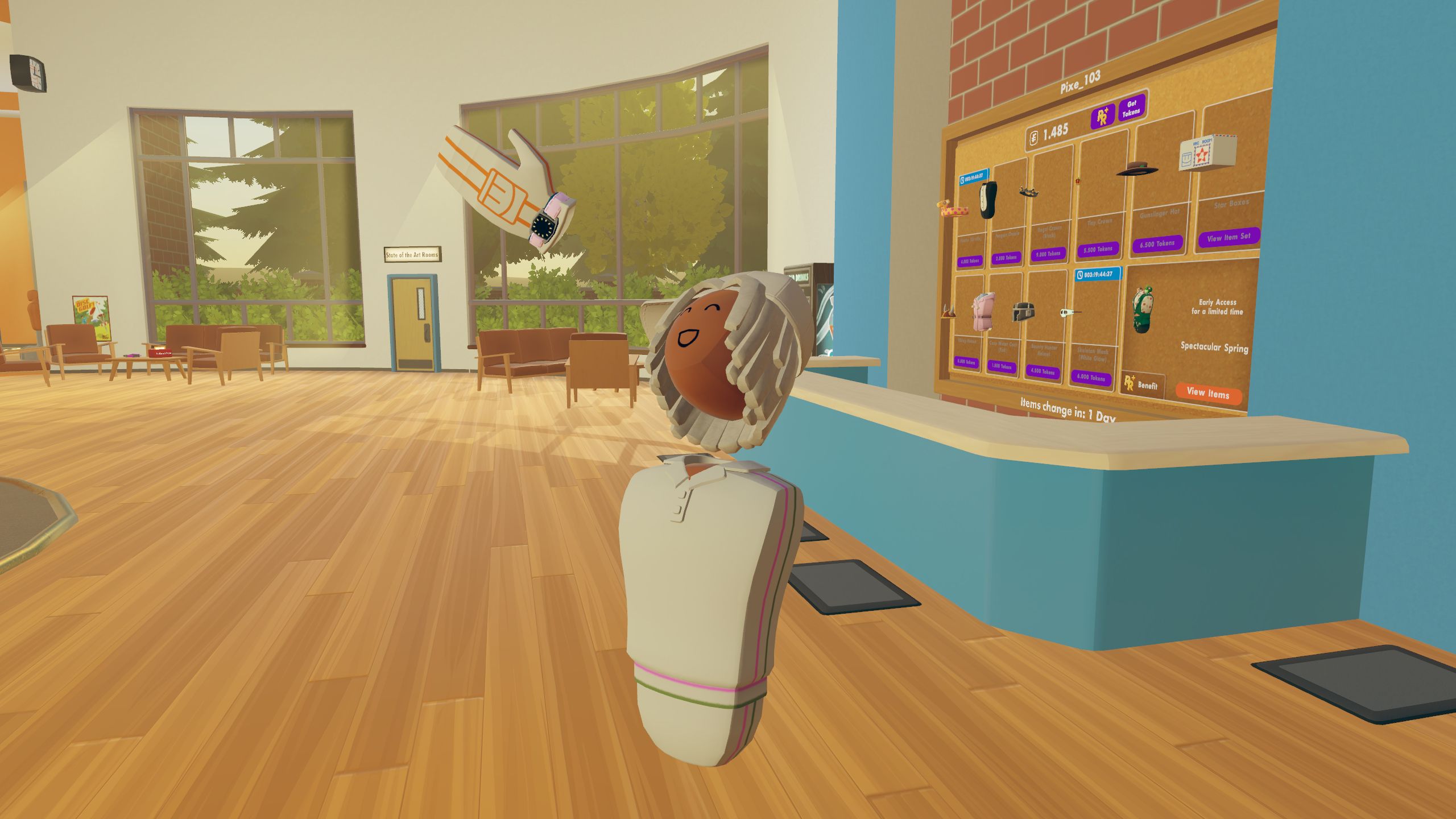Click the blue countdown timer on the top shop row
1456x819 pixels.
974,177
